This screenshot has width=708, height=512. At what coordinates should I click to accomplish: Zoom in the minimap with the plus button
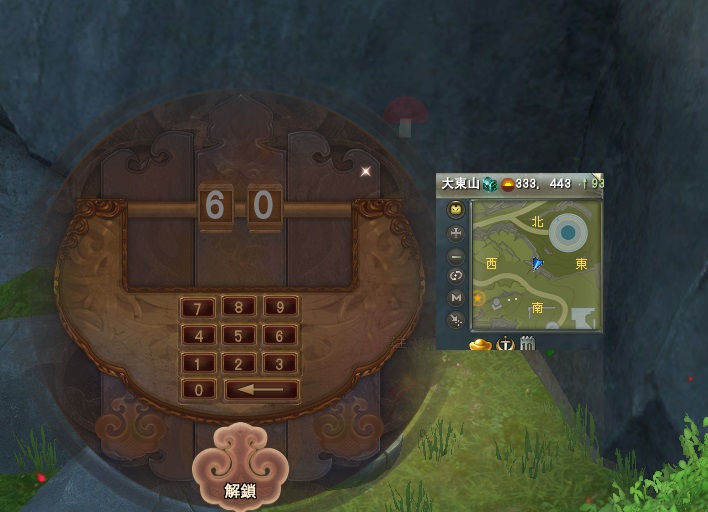[x=456, y=233]
